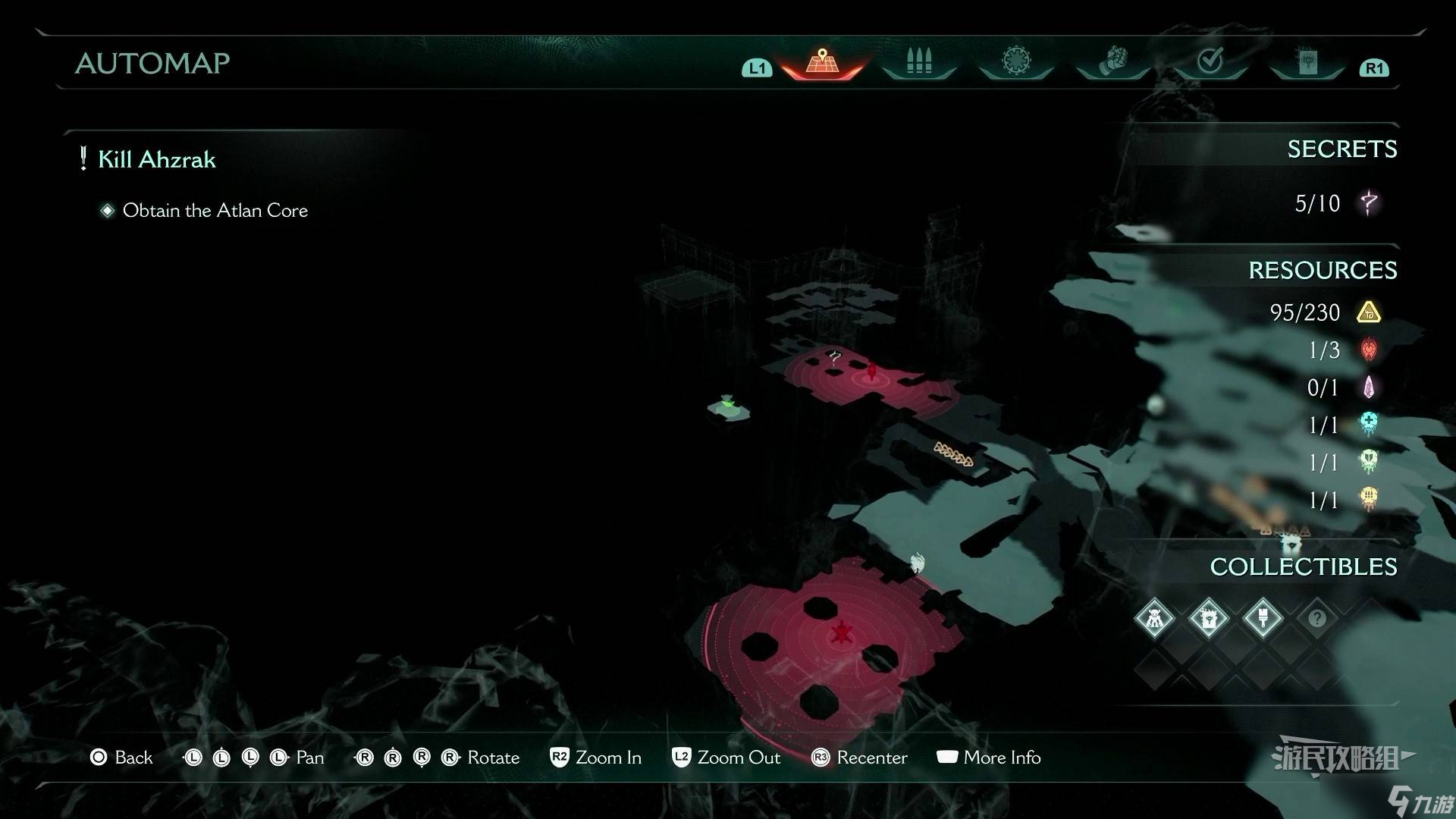
Task: Select the undiscovered question mark collectible
Action: (x=1317, y=618)
